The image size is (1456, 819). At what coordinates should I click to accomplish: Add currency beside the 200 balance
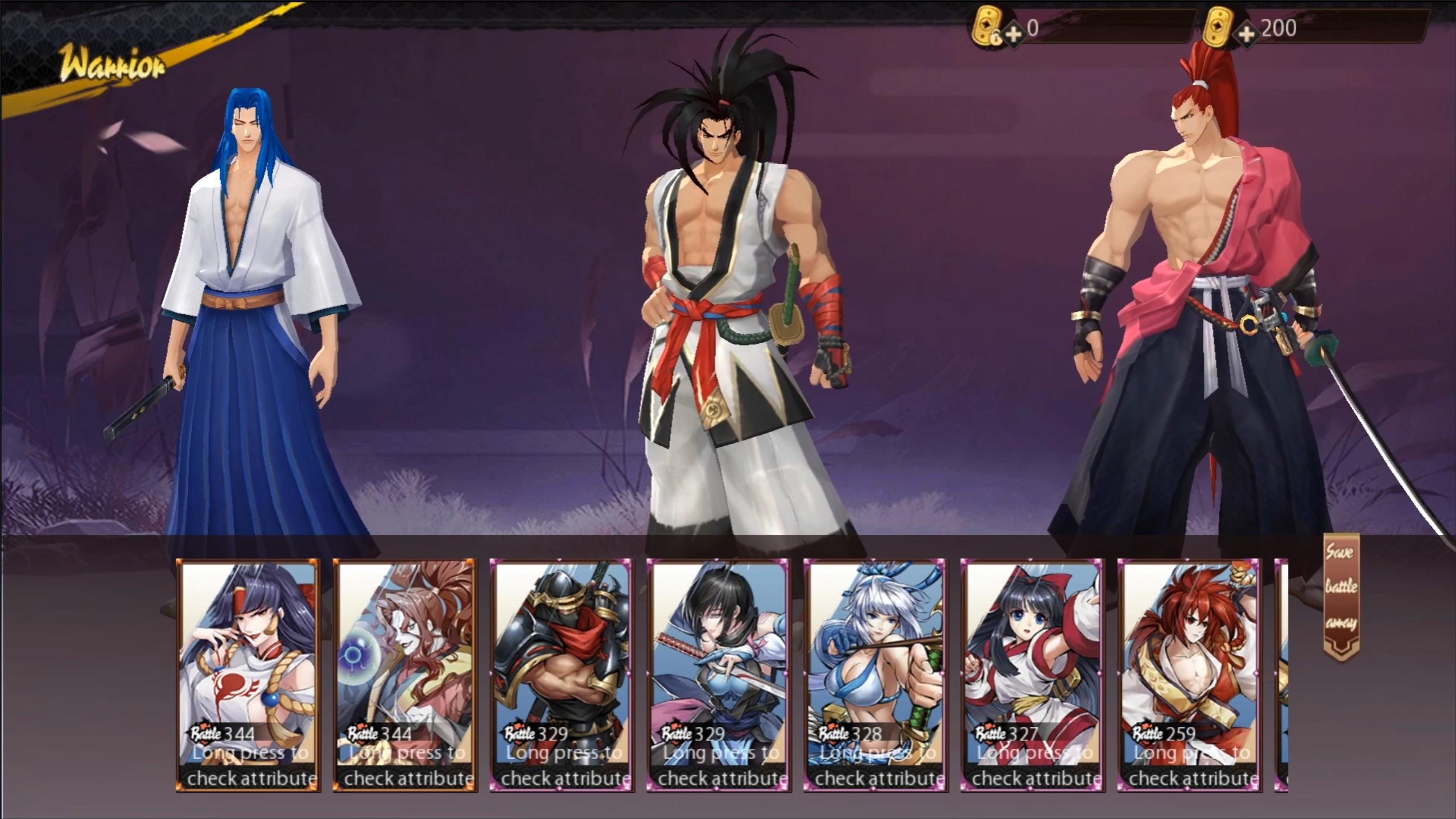click(x=1246, y=34)
